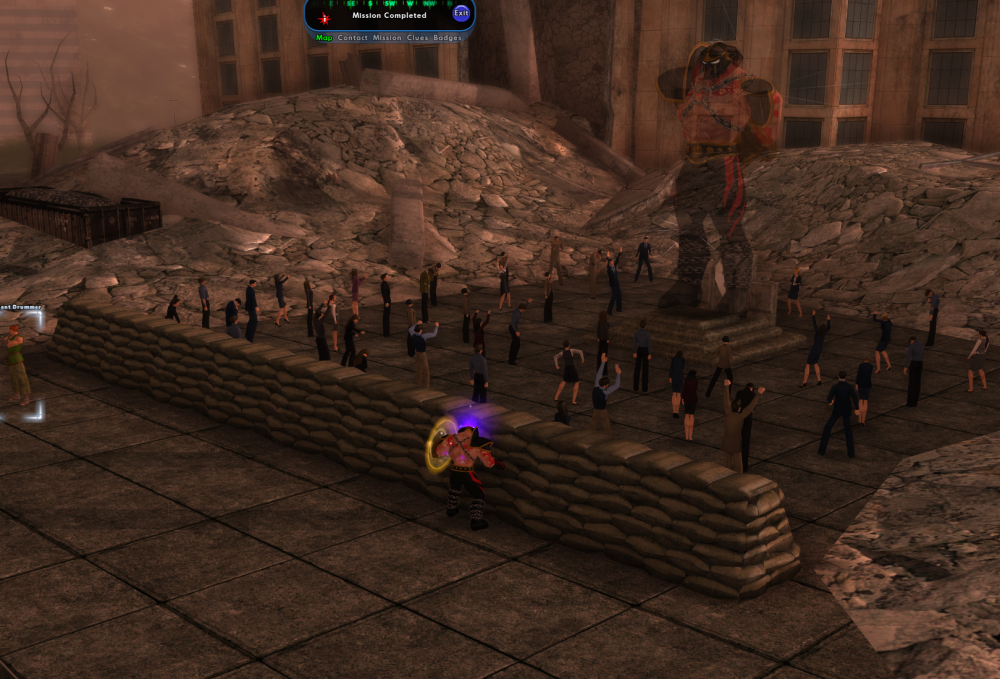Screen dimensions: 1000x679
Task: Open the Clues tab
Action: point(418,37)
